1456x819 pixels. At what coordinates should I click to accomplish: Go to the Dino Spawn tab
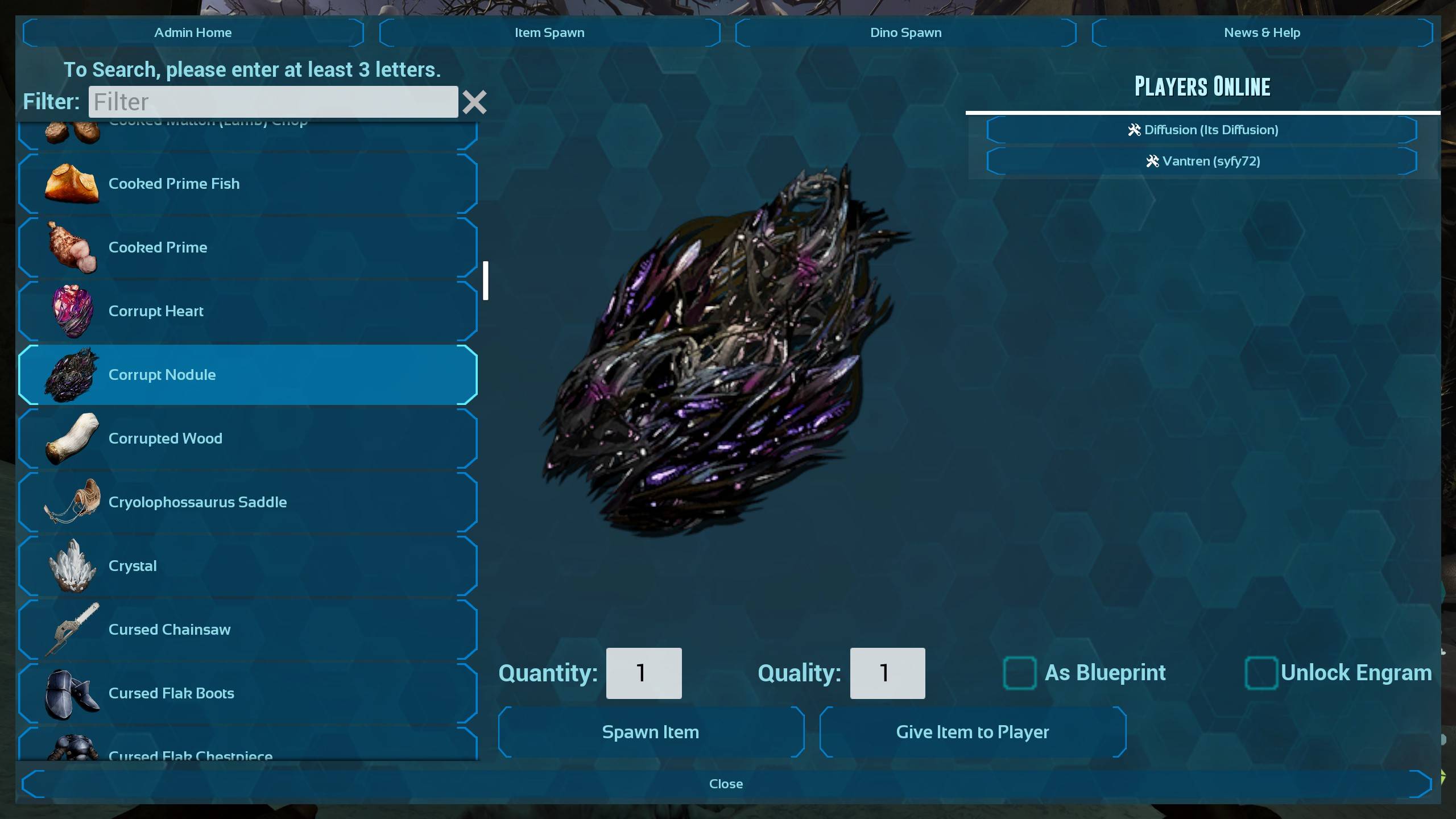point(905,32)
